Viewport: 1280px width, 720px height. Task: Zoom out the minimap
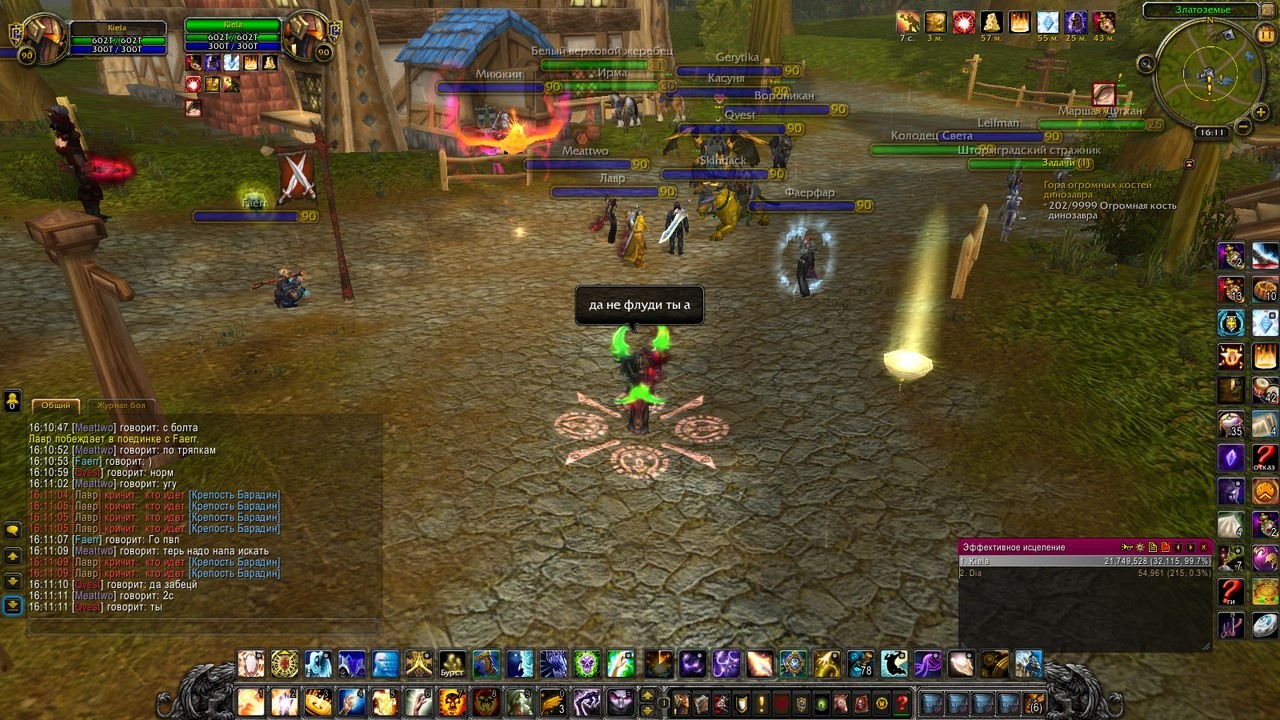(x=1242, y=127)
